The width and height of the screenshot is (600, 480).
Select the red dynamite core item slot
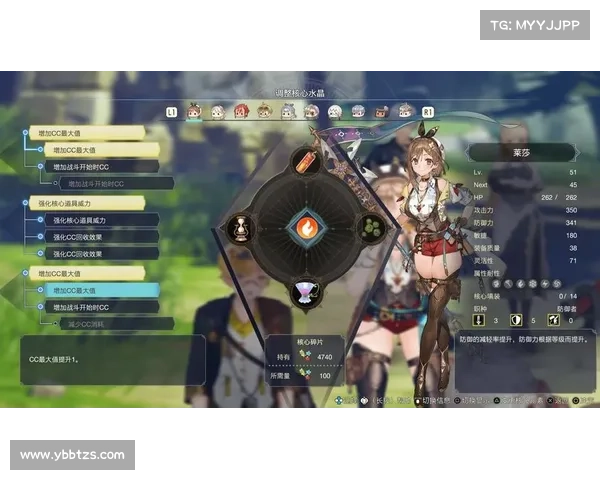306,161
